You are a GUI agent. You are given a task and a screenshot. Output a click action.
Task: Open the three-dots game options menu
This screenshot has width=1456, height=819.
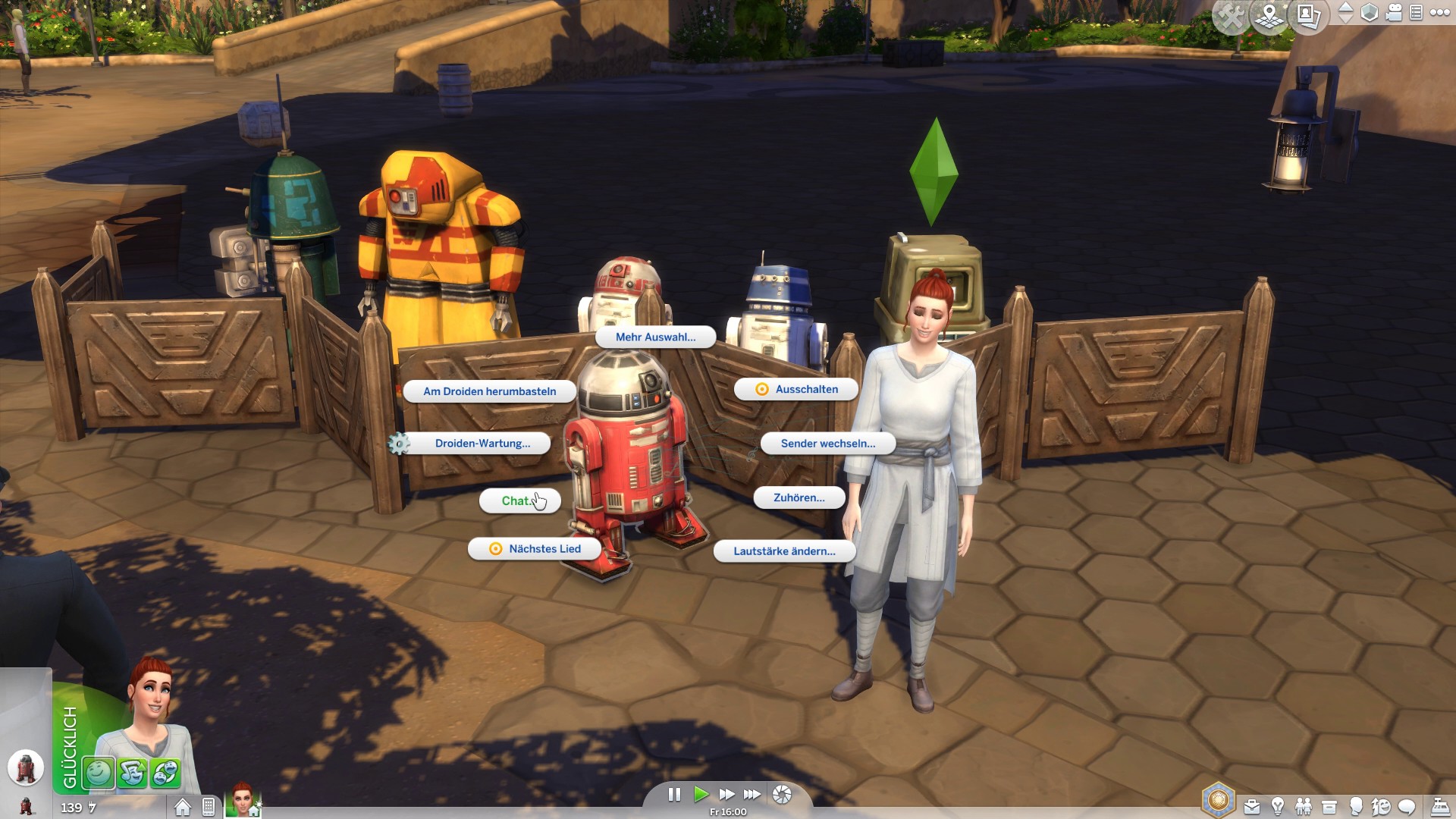pos(1439,12)
